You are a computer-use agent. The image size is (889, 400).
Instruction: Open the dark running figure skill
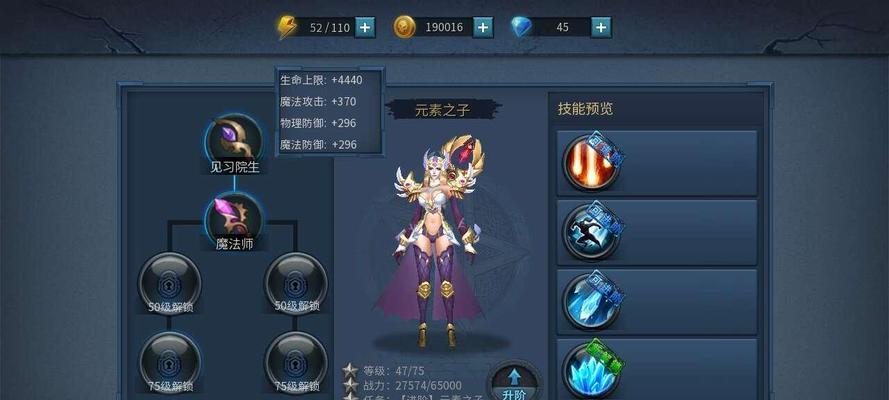[x=589, y=232]
